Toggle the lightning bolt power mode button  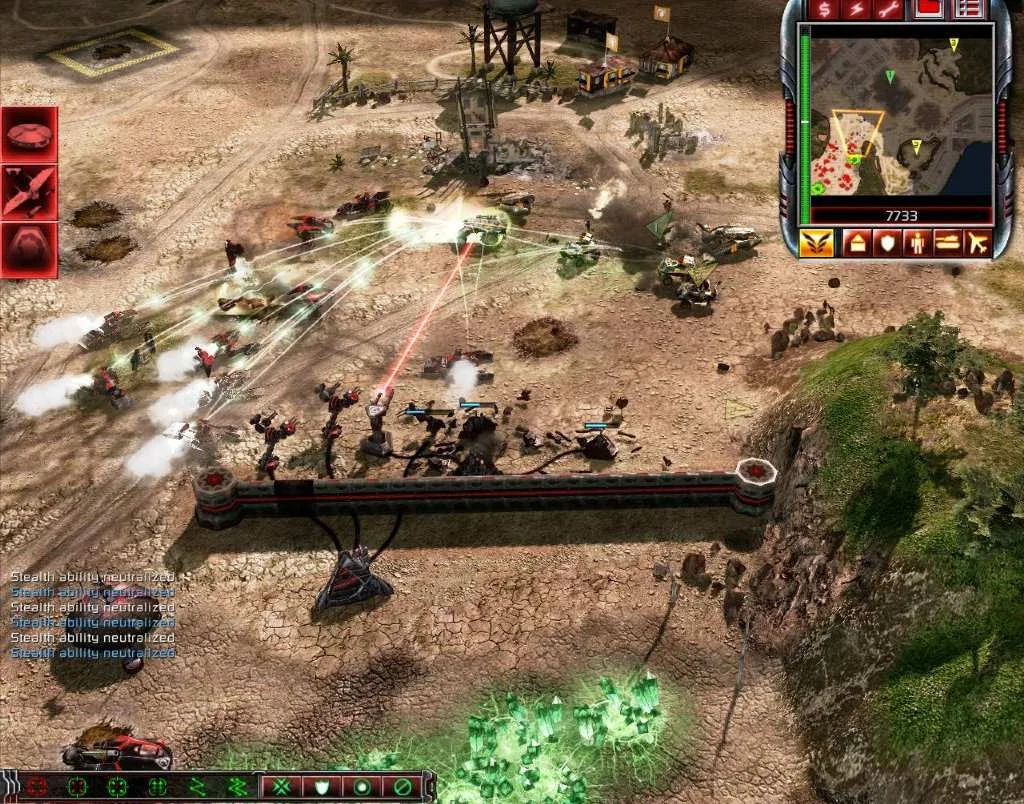click(857, 9)
